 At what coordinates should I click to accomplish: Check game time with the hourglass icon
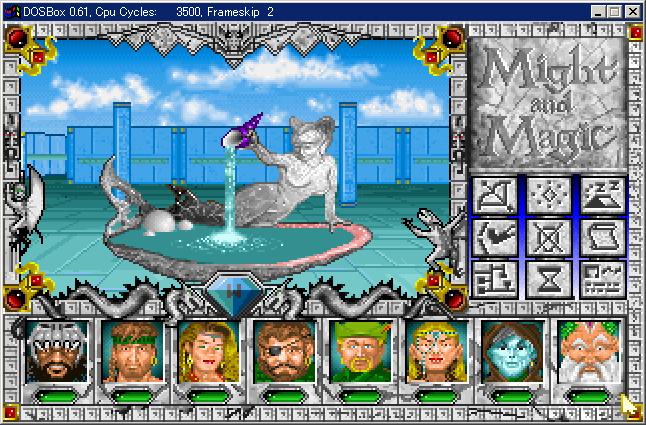pos(548,279)
